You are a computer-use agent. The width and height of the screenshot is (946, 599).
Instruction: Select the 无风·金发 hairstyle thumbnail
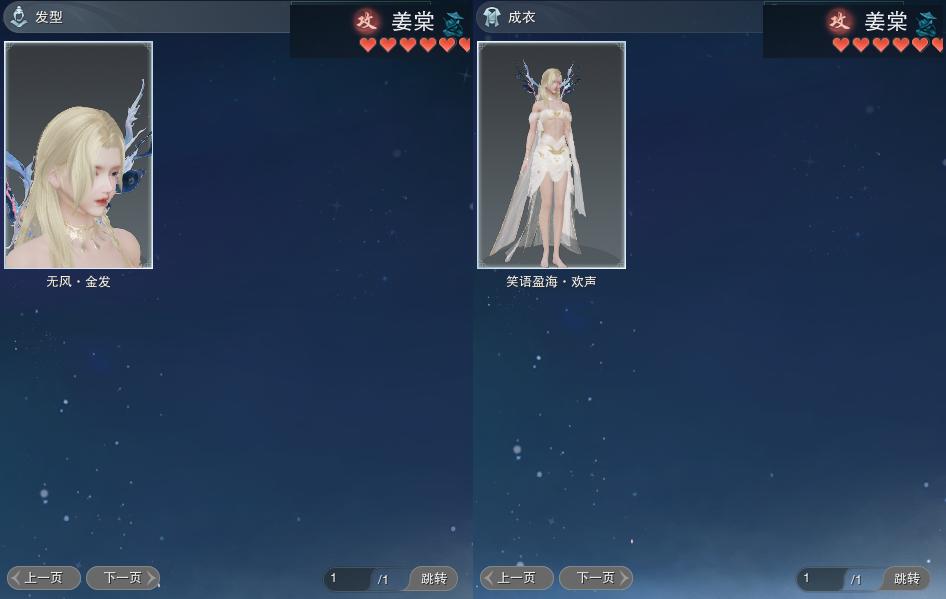pyautogui.click(x=79, y=155)
